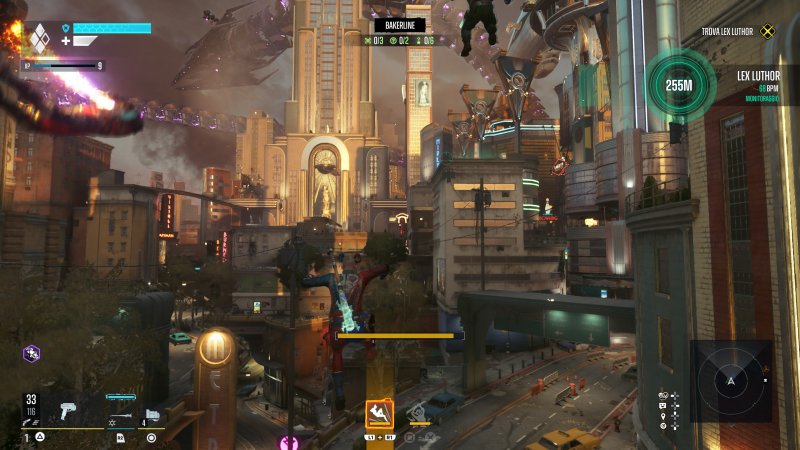Viewport: 800px width, 450px height.
Task: Open the Trova Lex Luthor objective tracker
Action: [x=738, y=31]
